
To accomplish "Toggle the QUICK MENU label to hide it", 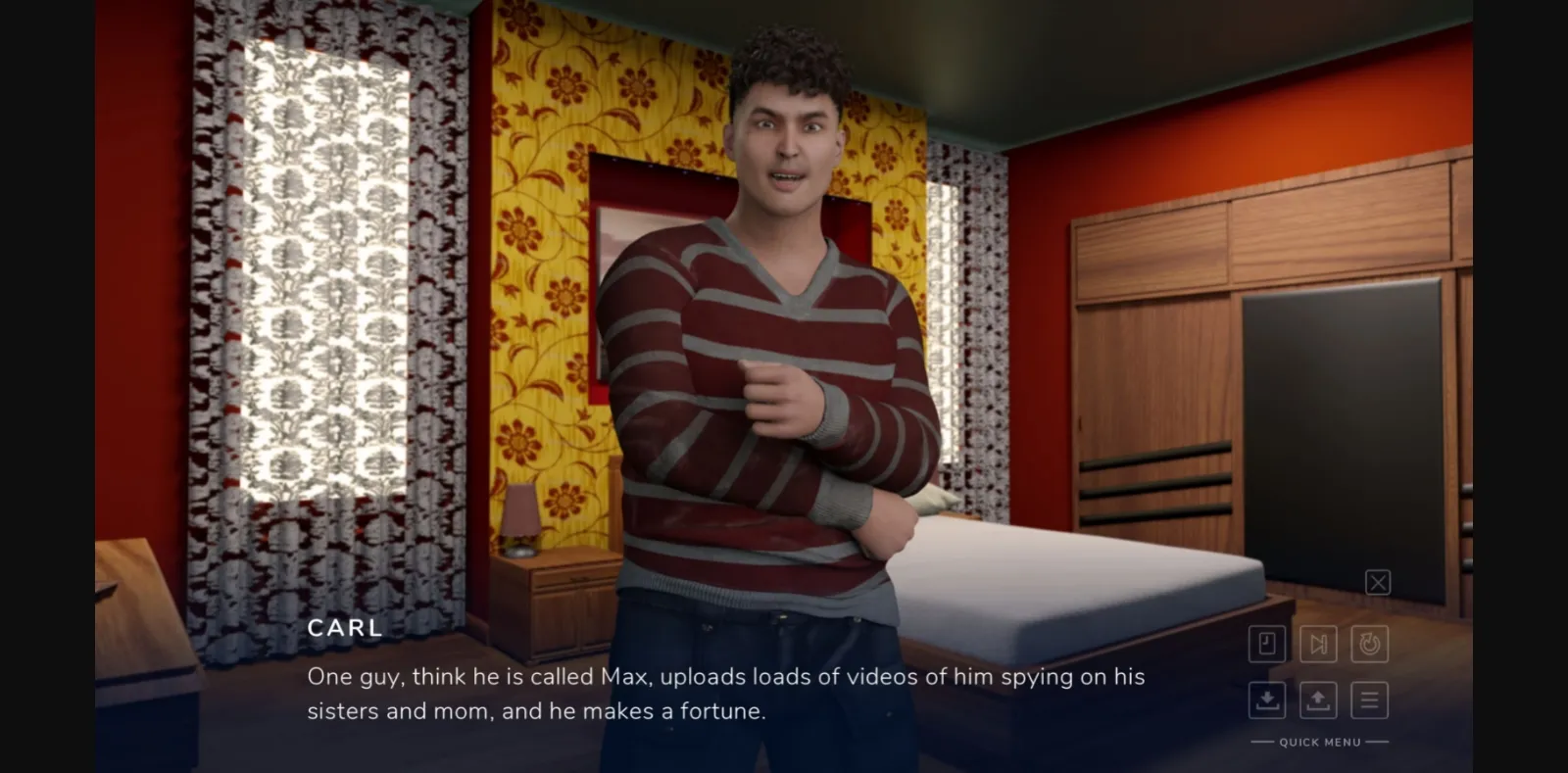I will (x=1318, y=742).
